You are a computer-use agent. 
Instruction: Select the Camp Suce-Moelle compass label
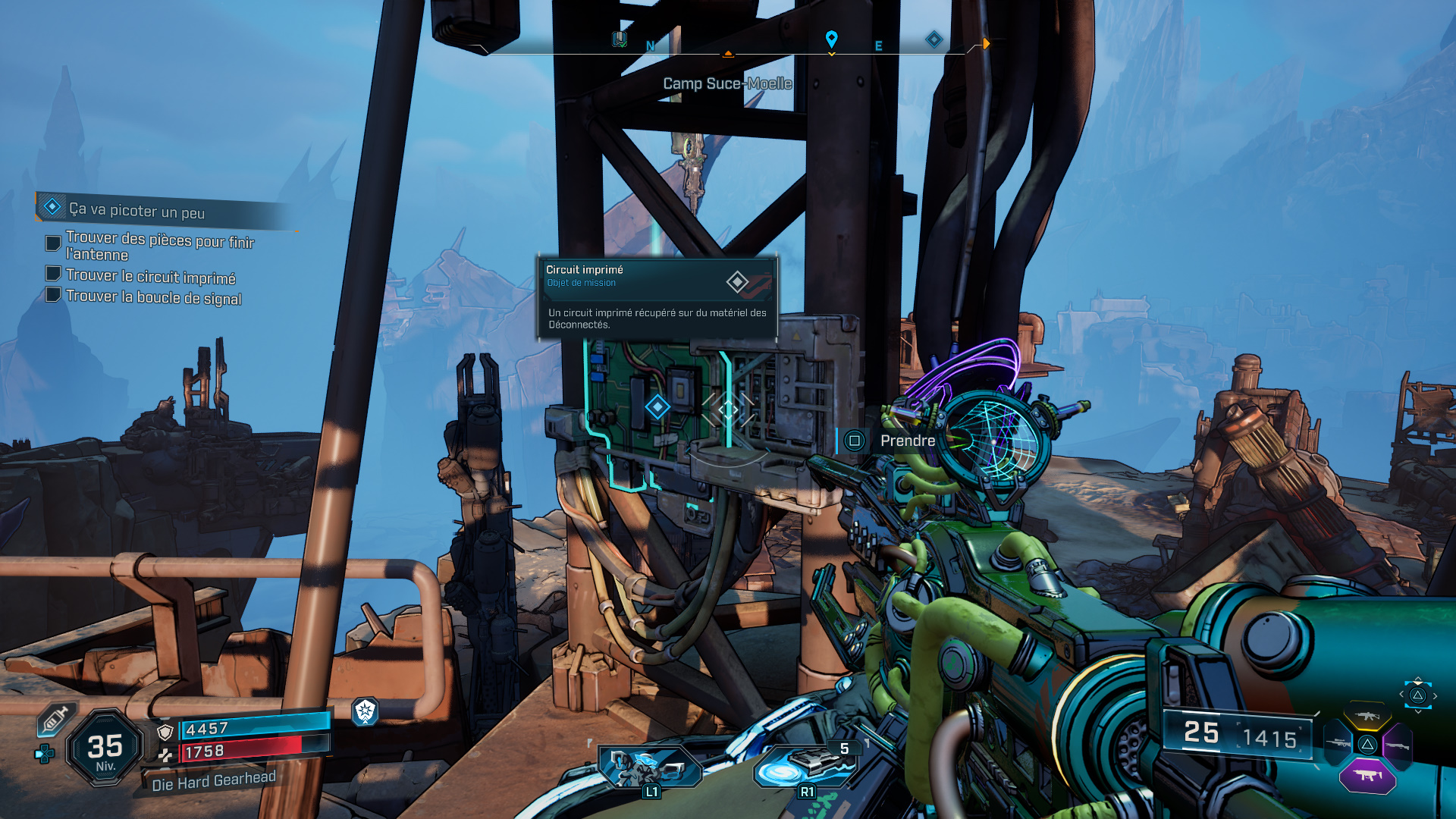point(726,84)
